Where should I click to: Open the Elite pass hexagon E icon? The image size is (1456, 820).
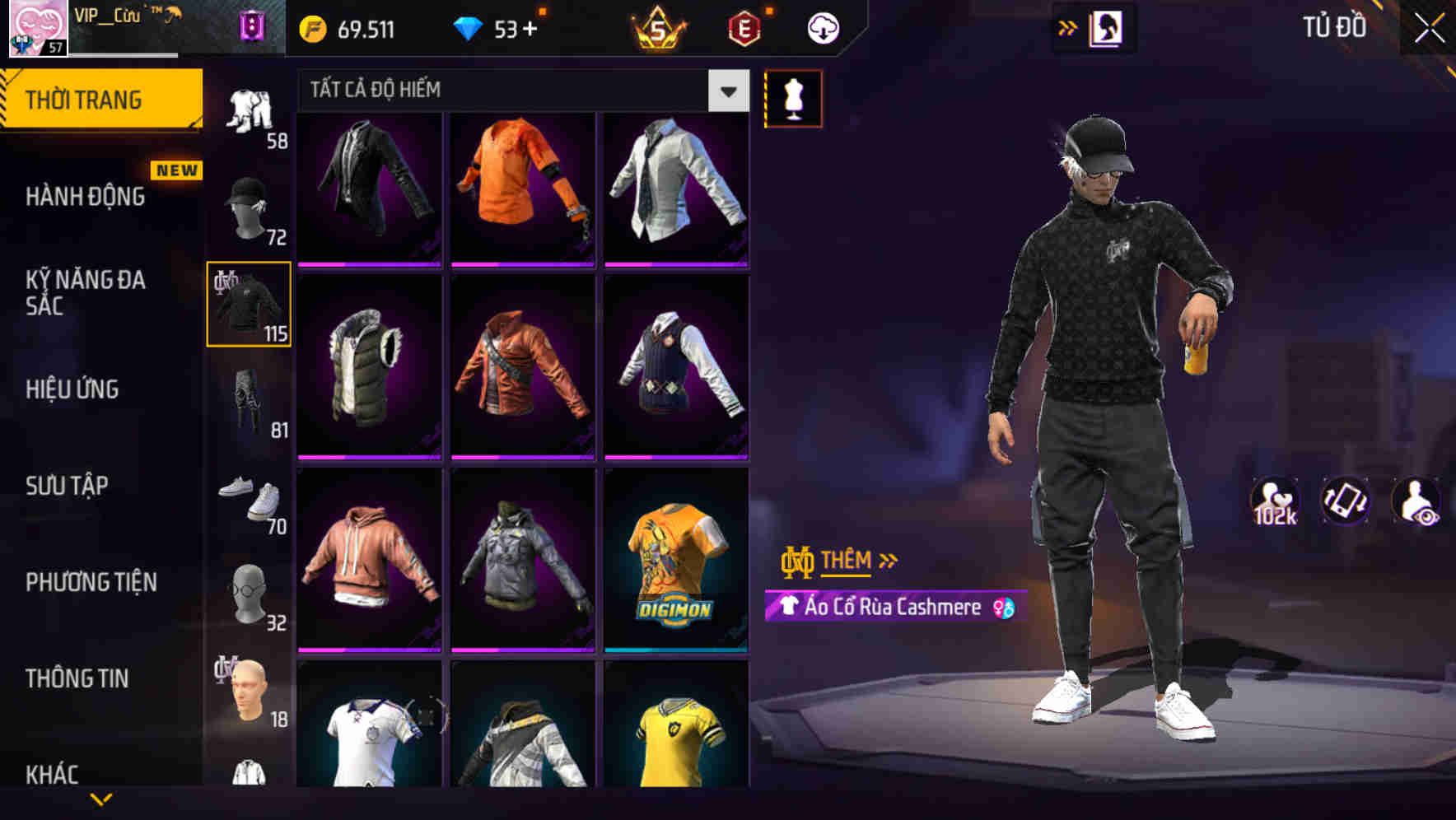(742, 27)
